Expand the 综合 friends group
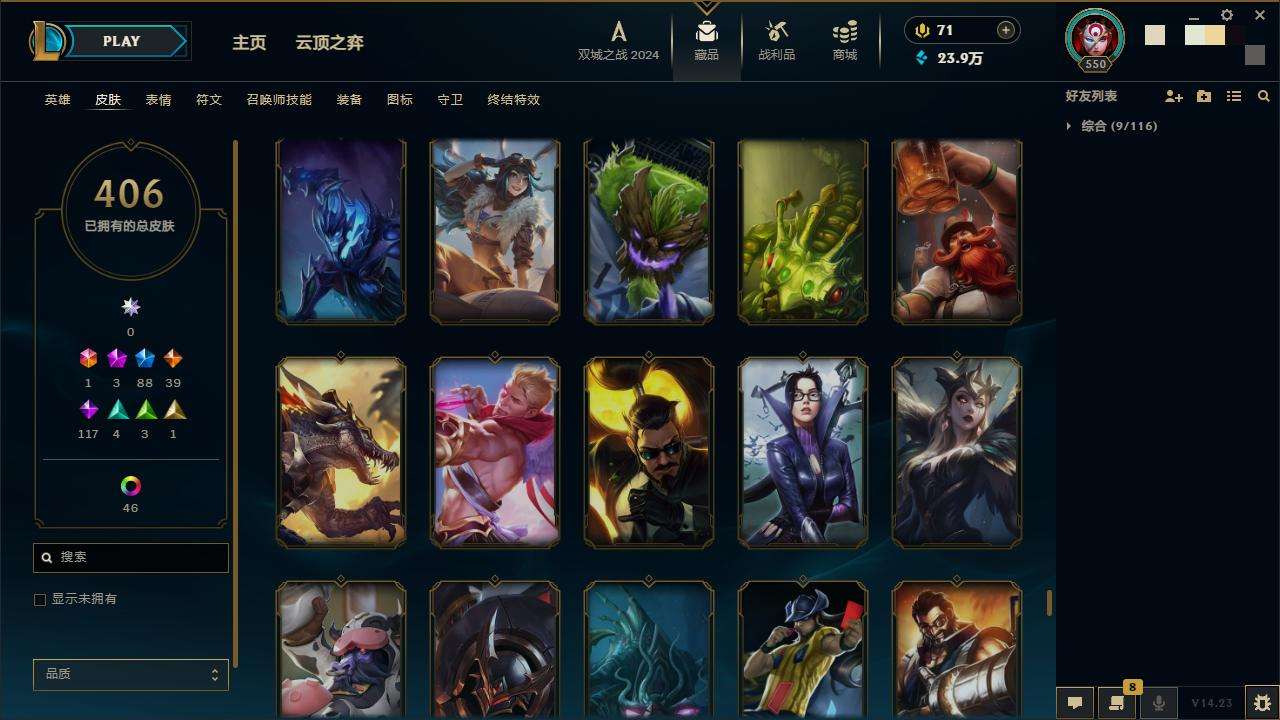This screenshot has height=720, width=1280. pos(1069,126)
